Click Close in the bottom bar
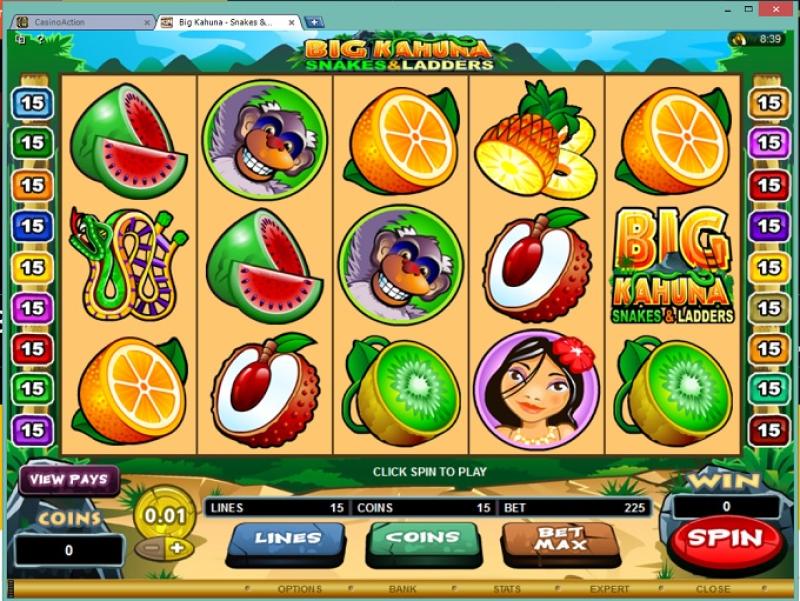 [712, 589]
